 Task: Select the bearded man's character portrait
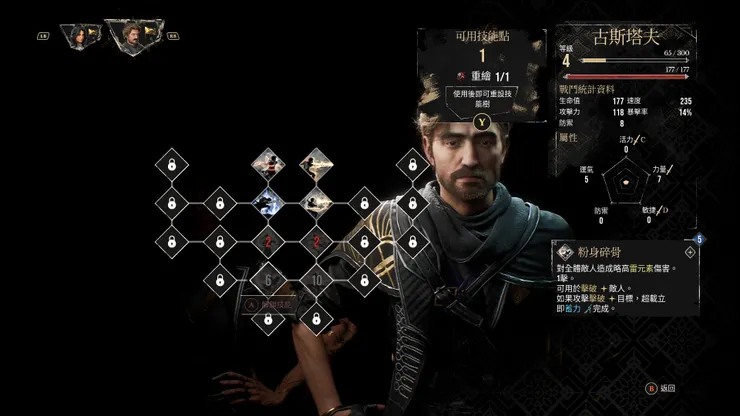coord(129,37)
